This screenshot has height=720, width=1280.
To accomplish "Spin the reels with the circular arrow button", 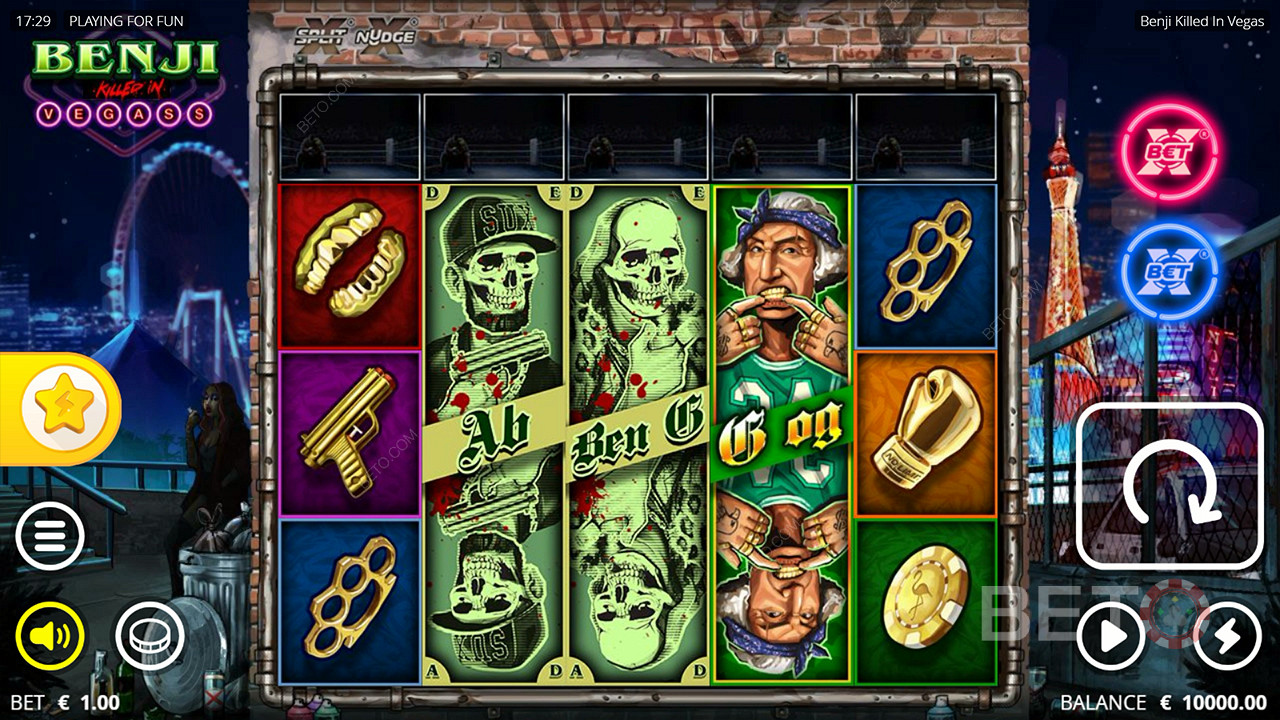I will point(1170,486).
